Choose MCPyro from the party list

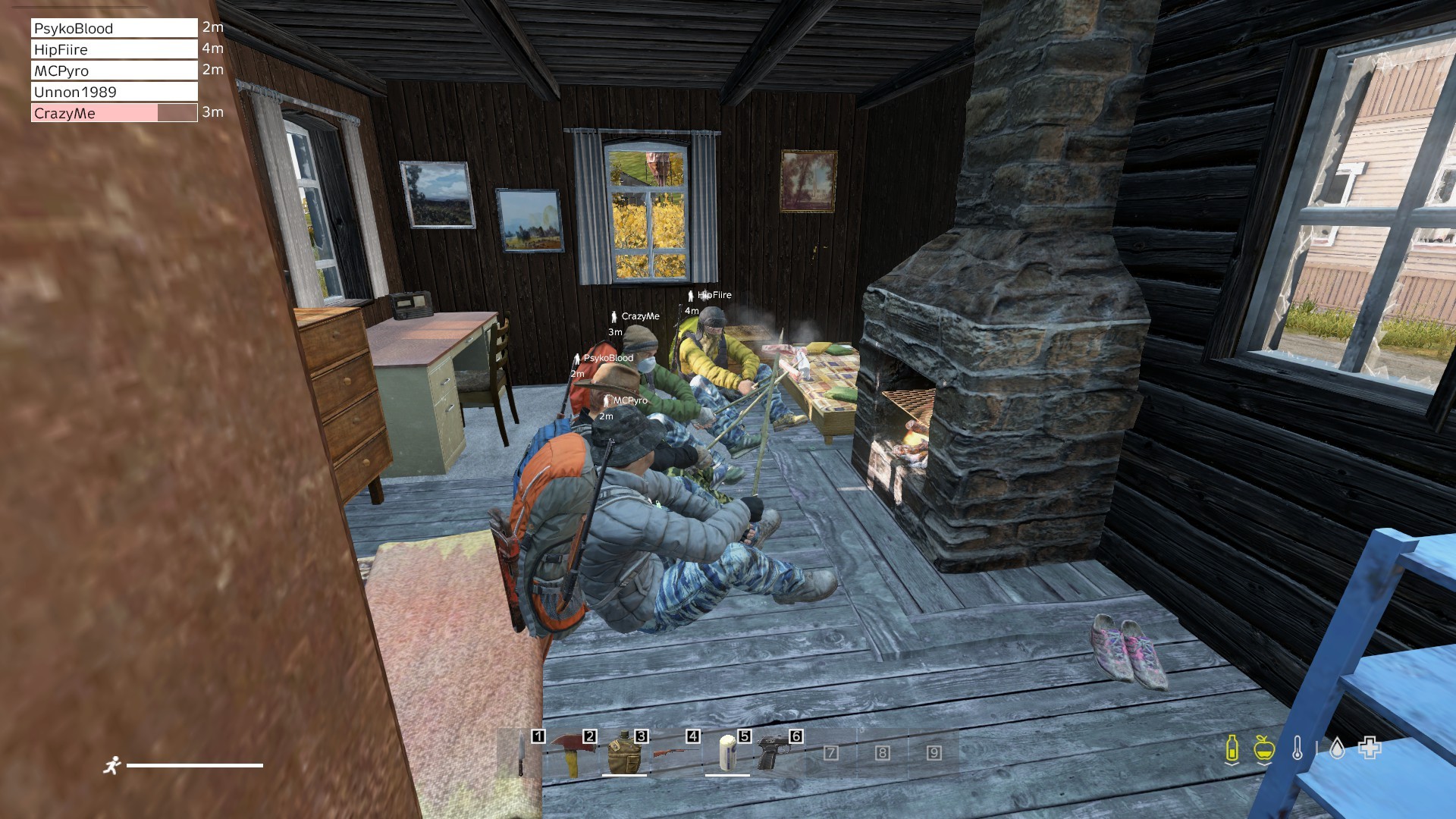(x=115, y=71)
